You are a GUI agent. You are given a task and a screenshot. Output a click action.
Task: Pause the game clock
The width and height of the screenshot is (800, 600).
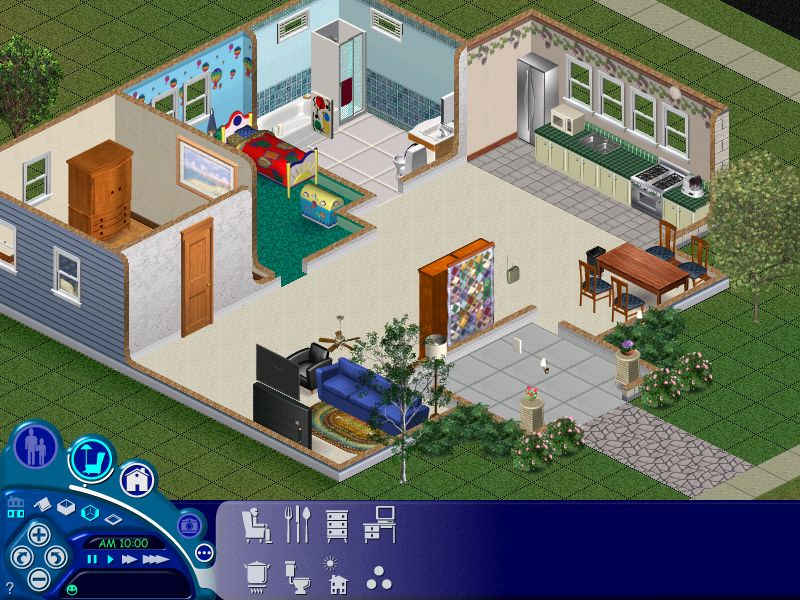pos(92,560)
